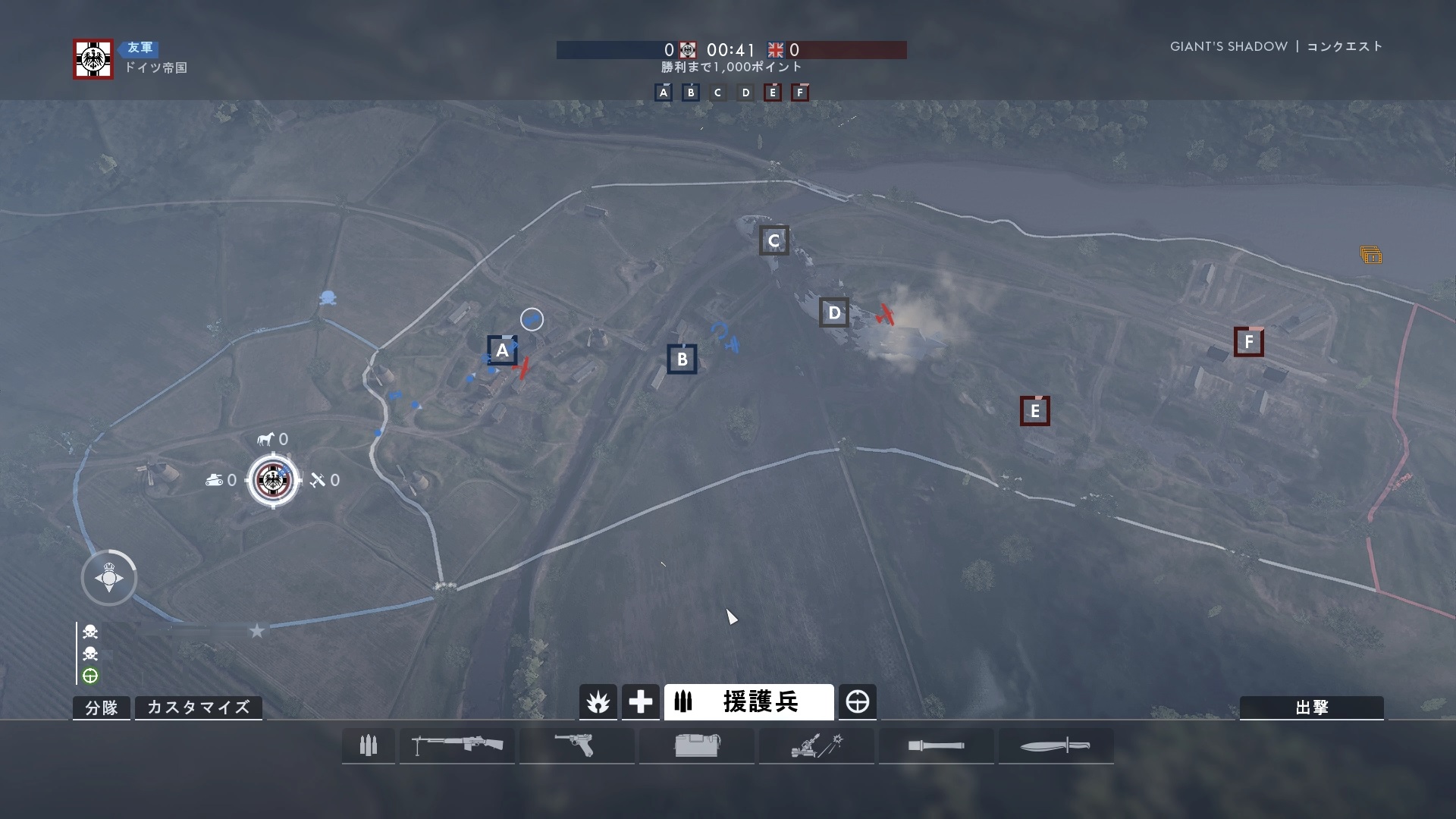Select flag A spawn point on map

tap(502, 351)
